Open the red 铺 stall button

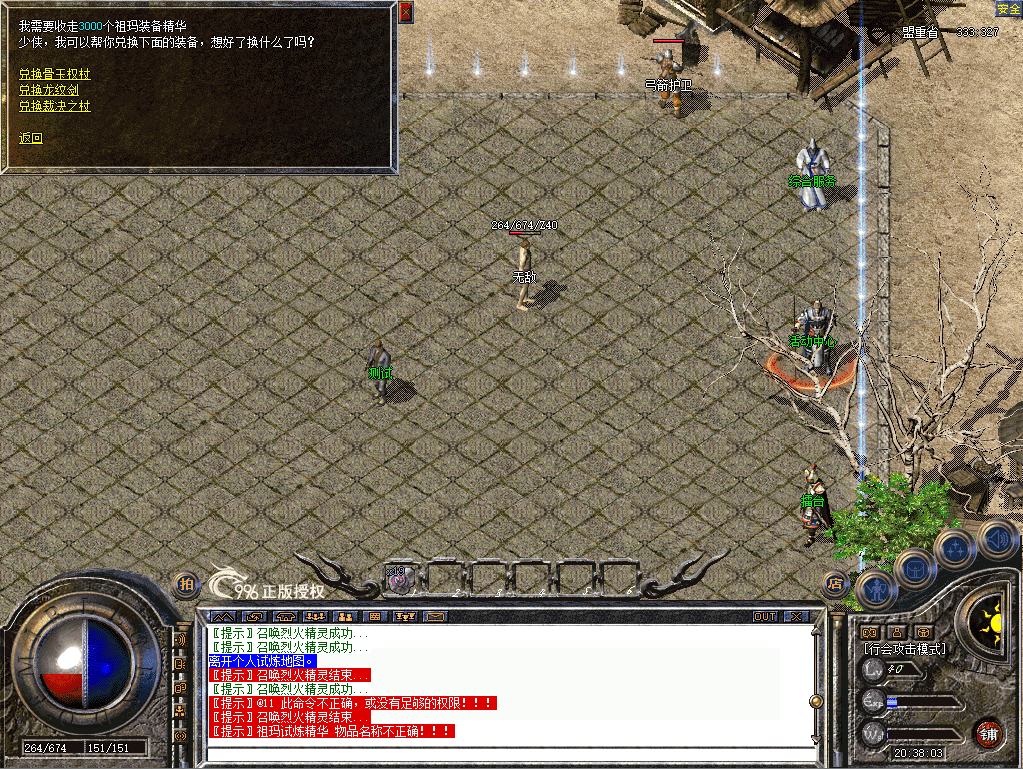[989, 732]
